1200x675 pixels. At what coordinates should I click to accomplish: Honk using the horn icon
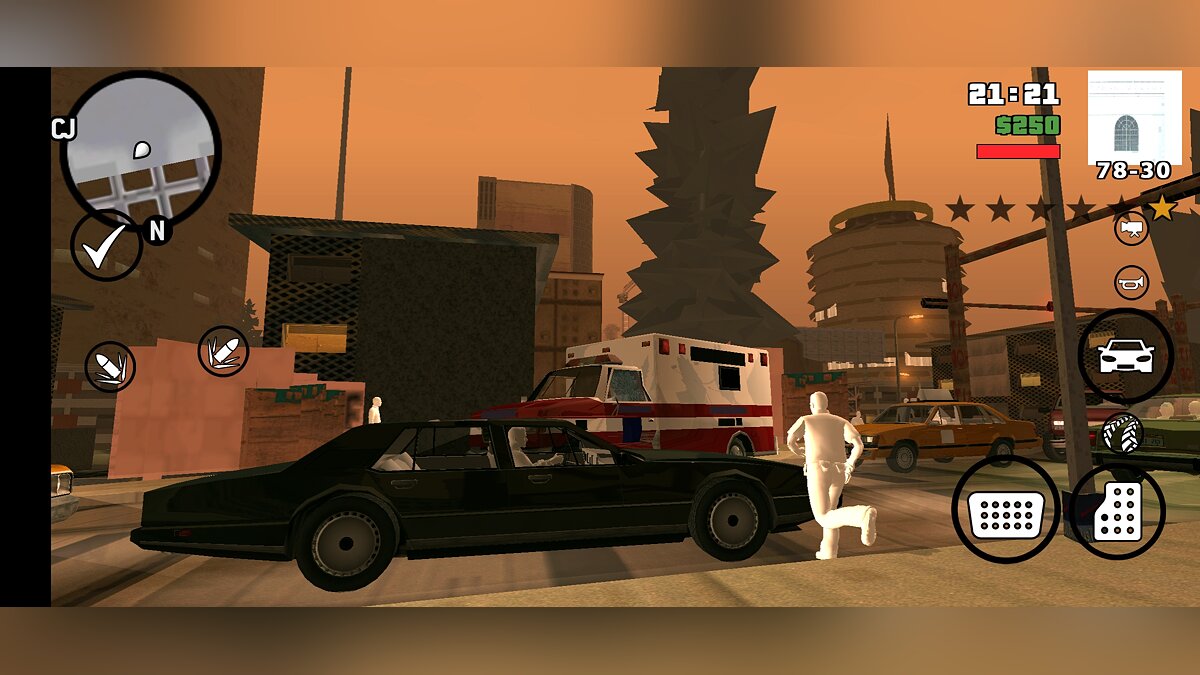tap(1131, 282)
